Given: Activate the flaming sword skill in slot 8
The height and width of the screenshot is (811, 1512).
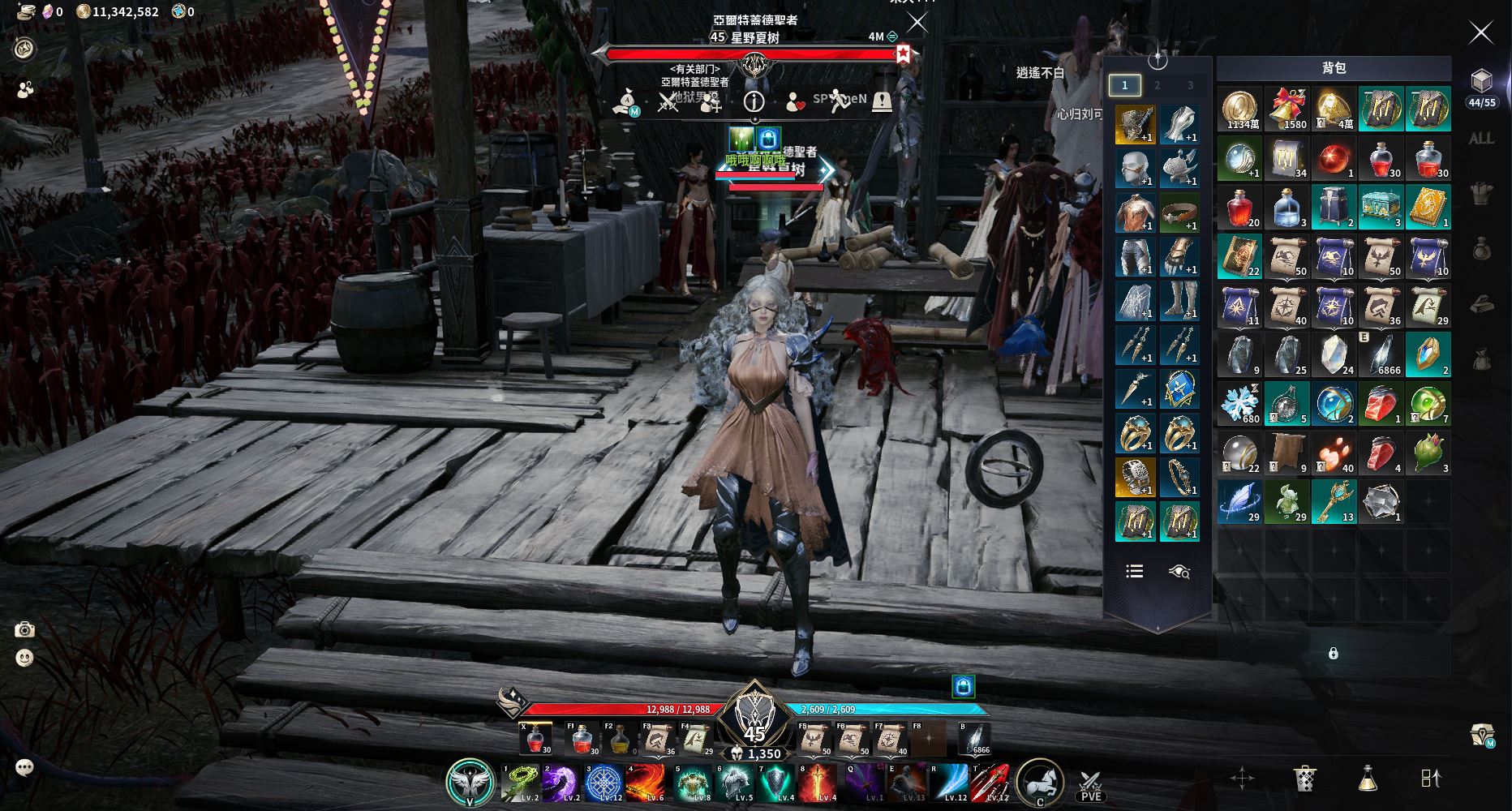Looking at the screenshot, I should coord(817,782).
